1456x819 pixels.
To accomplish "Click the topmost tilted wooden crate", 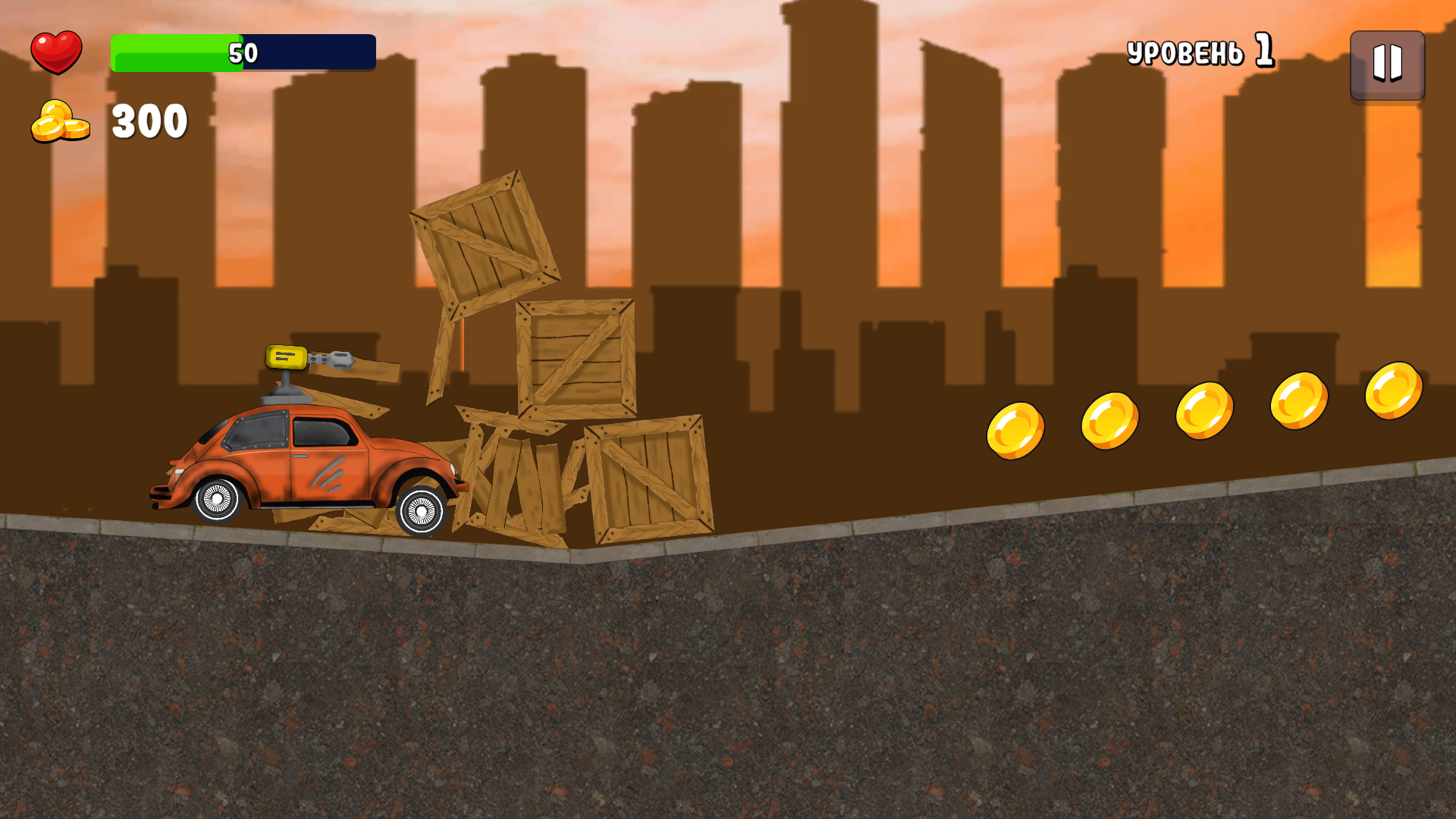I will 483,243.
